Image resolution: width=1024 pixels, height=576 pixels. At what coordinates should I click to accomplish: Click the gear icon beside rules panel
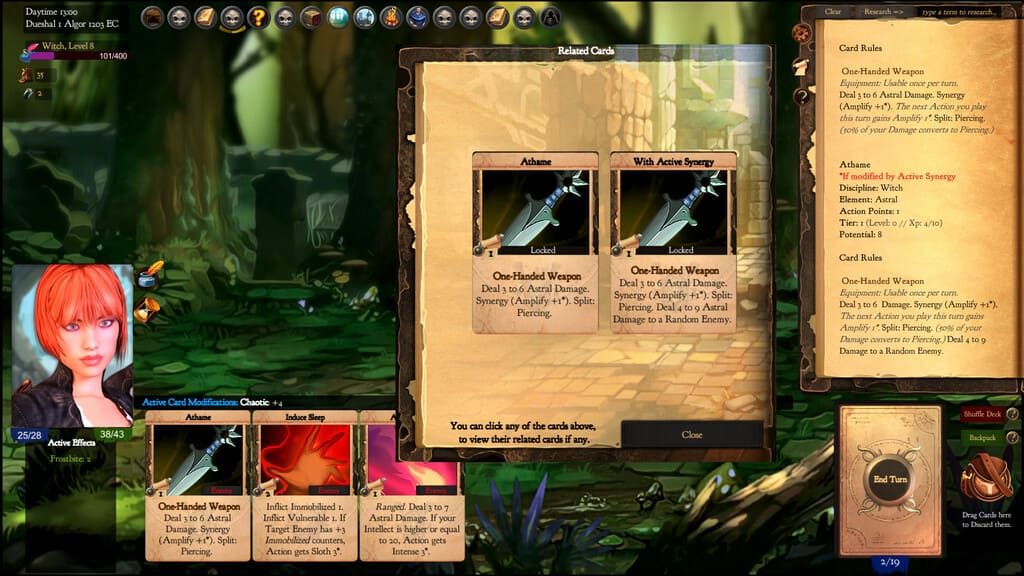click(801, 33)
